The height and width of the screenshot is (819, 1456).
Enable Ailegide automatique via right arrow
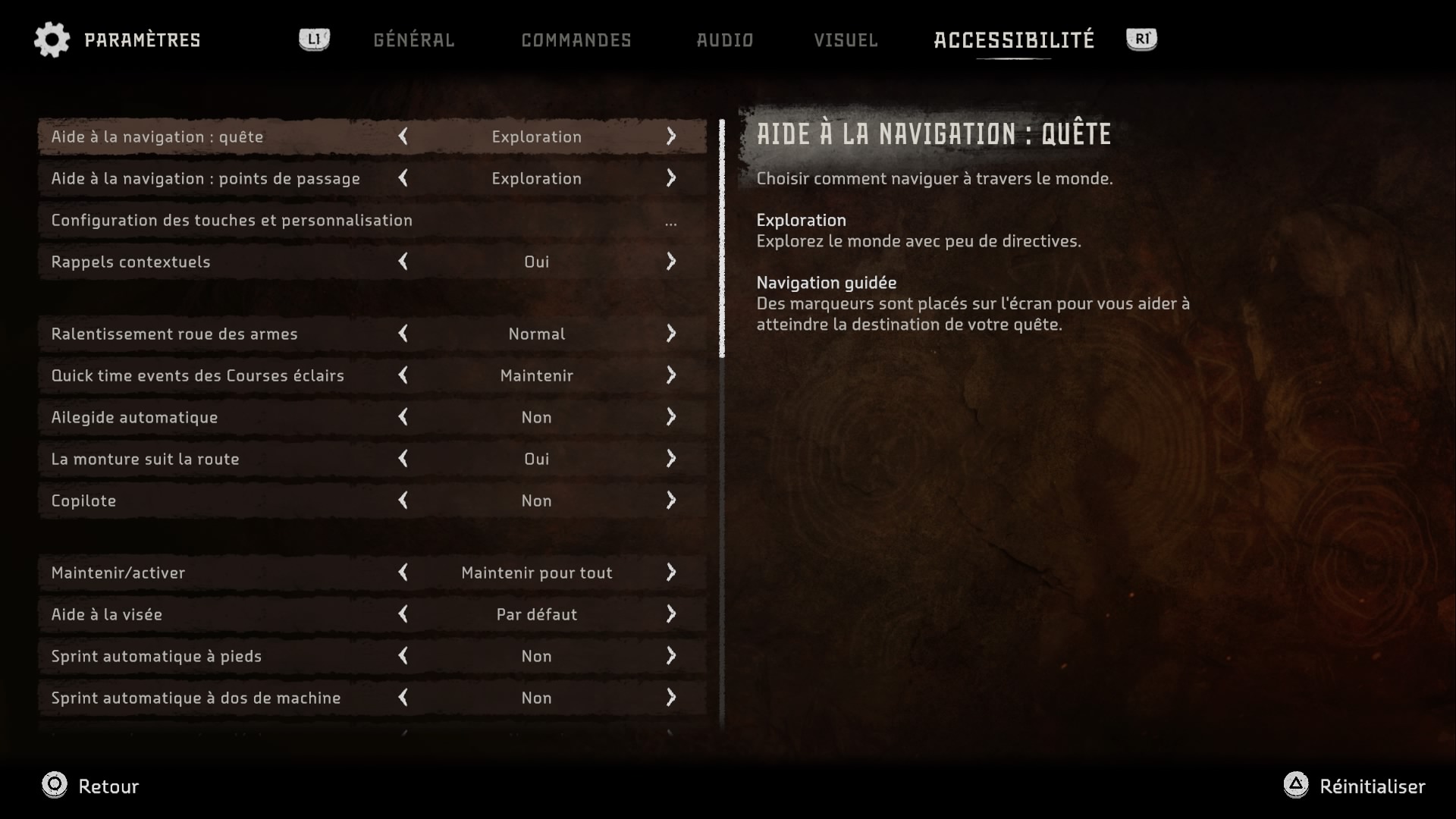(x=671, y=417)
